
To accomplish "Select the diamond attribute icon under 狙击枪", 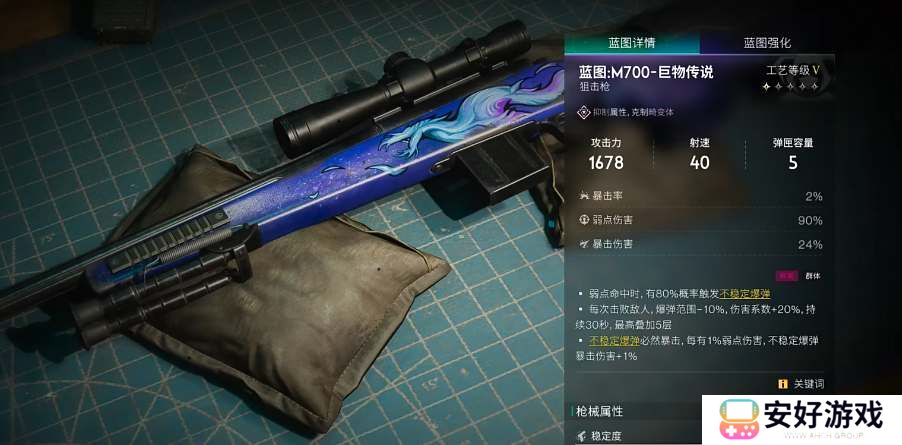I will pos(585,113).
